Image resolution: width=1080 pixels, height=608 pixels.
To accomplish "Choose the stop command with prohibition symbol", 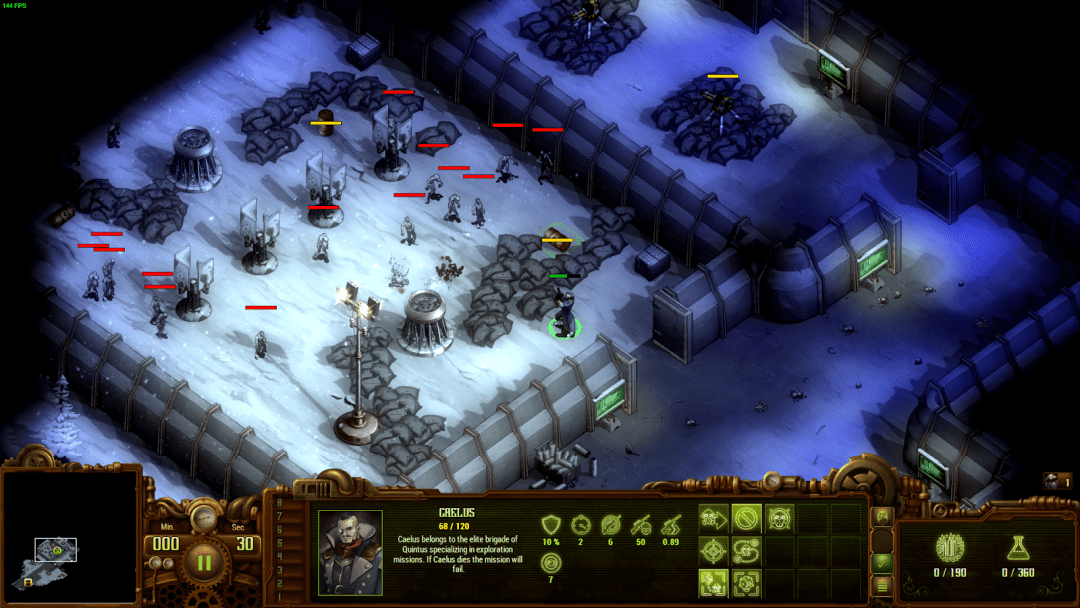I will click(746, 518).
